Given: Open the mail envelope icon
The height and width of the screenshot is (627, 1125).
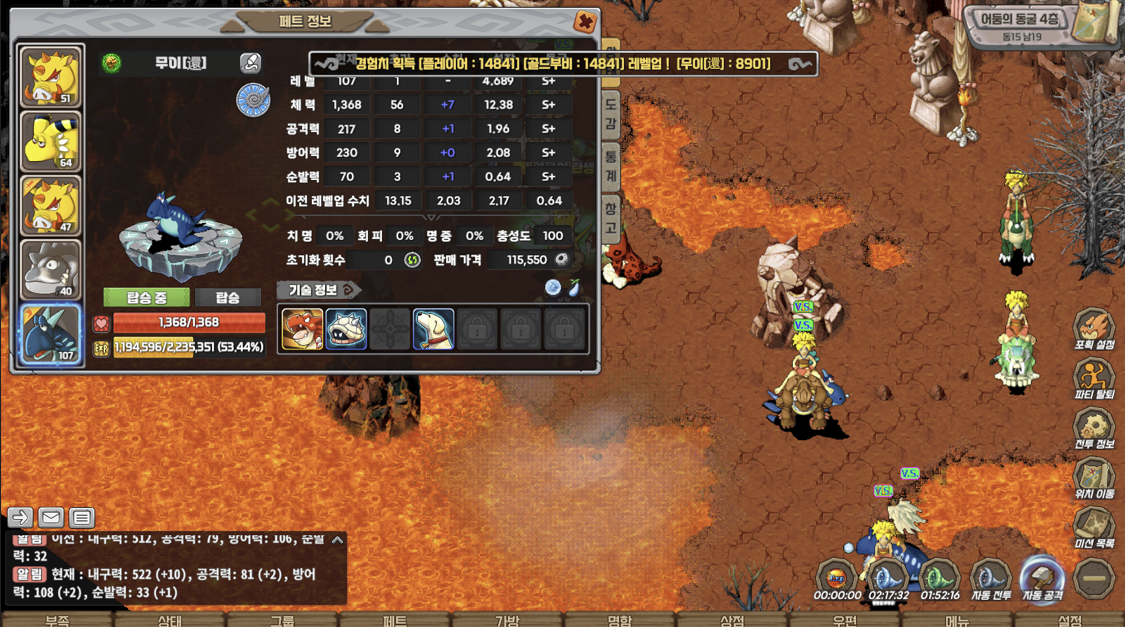Looking at the screenshot, I should tap(51, 517).
